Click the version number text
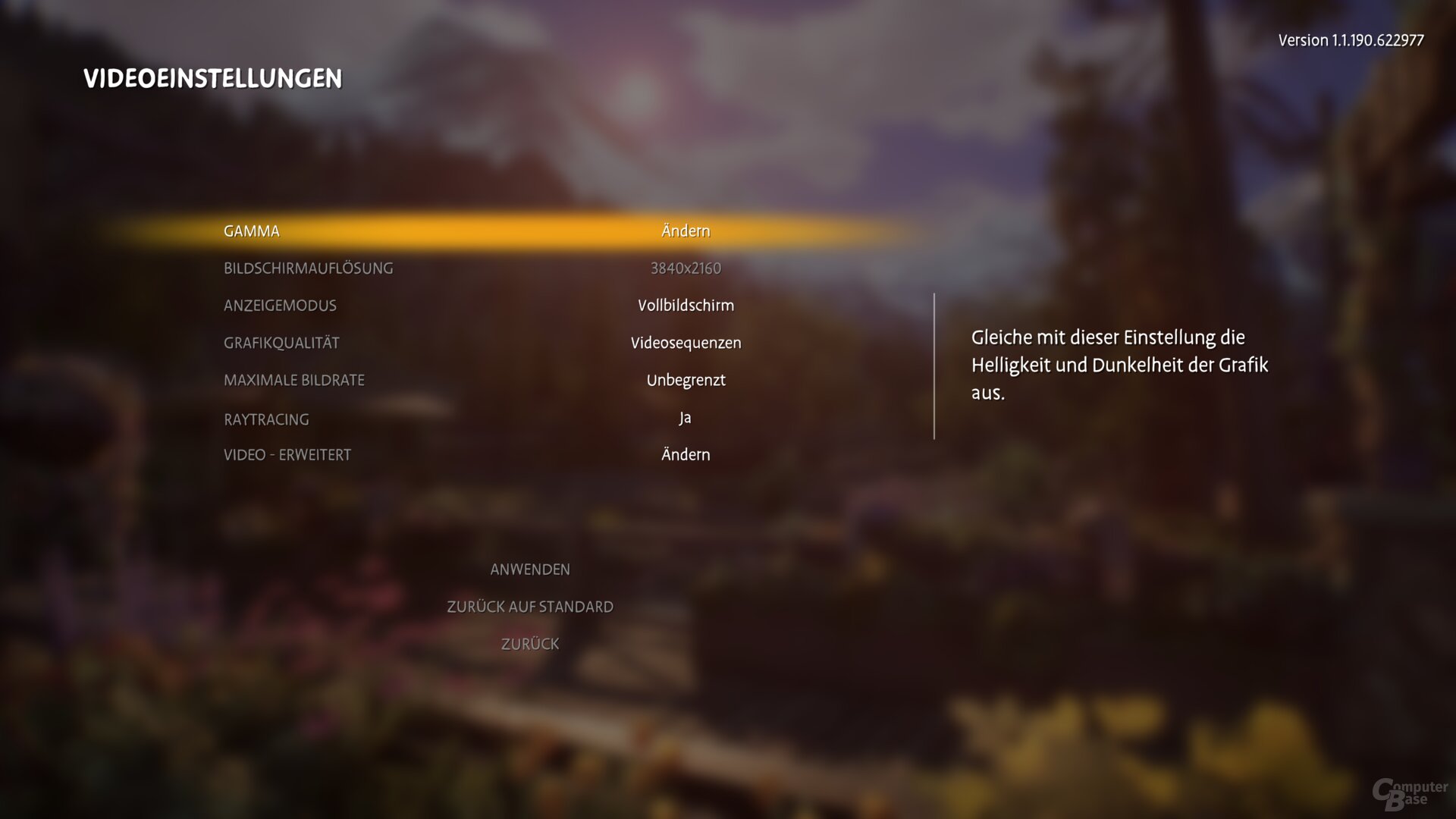This screenshot has height=819, width=1456. (x=1351, y=40)
